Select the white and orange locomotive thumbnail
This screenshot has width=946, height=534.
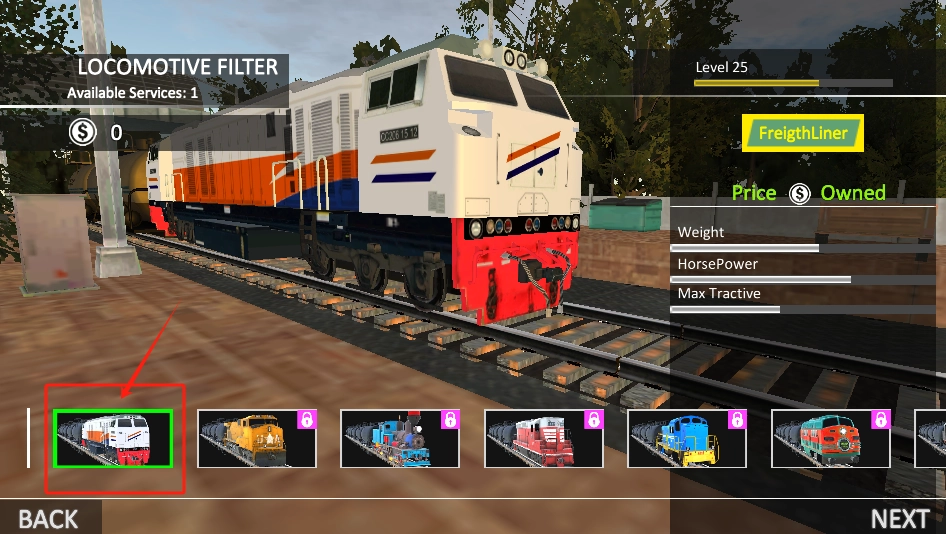113,439
